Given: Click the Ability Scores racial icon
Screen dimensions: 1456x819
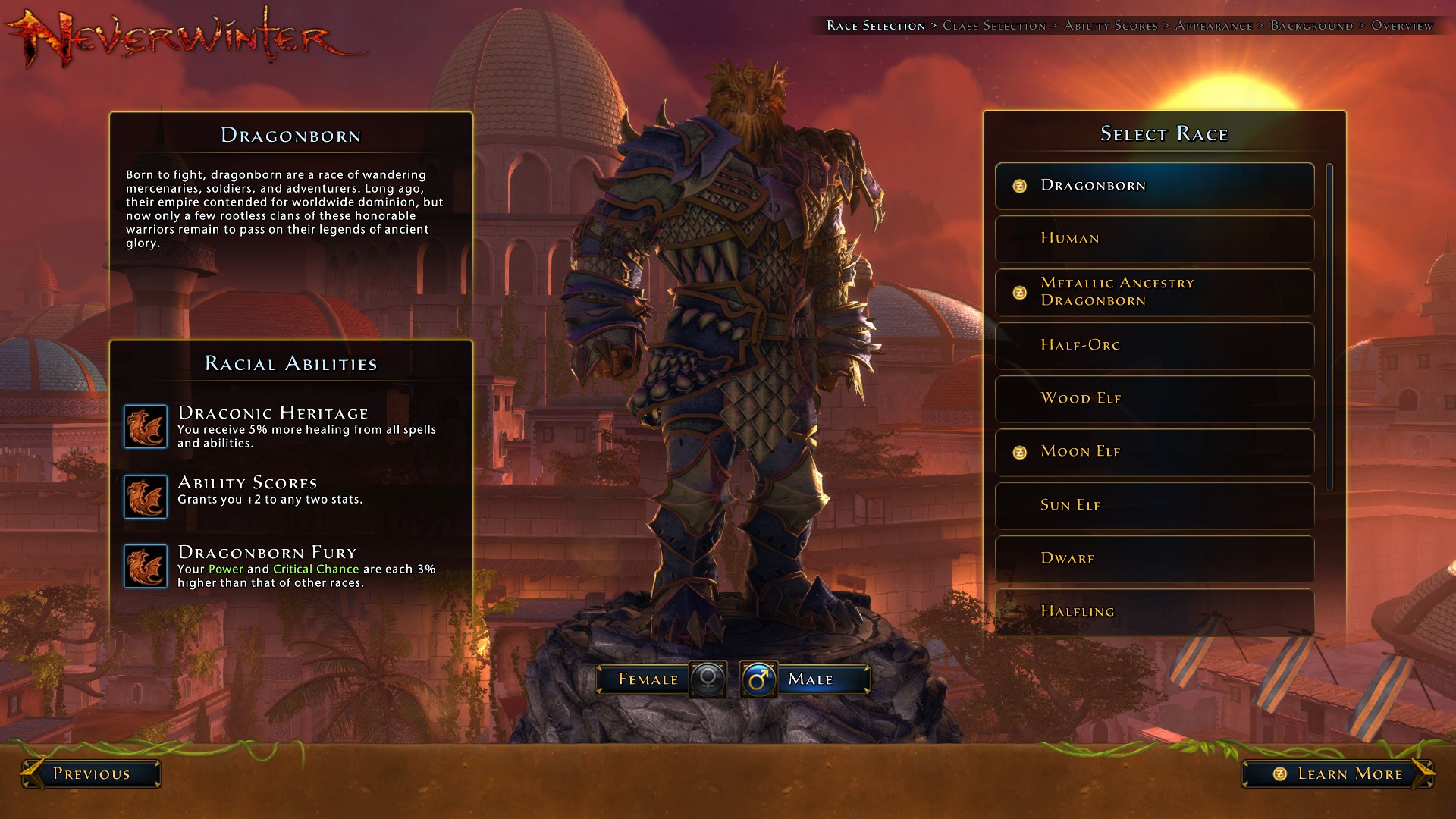Looking at the screenshot, I should point(146,497).
